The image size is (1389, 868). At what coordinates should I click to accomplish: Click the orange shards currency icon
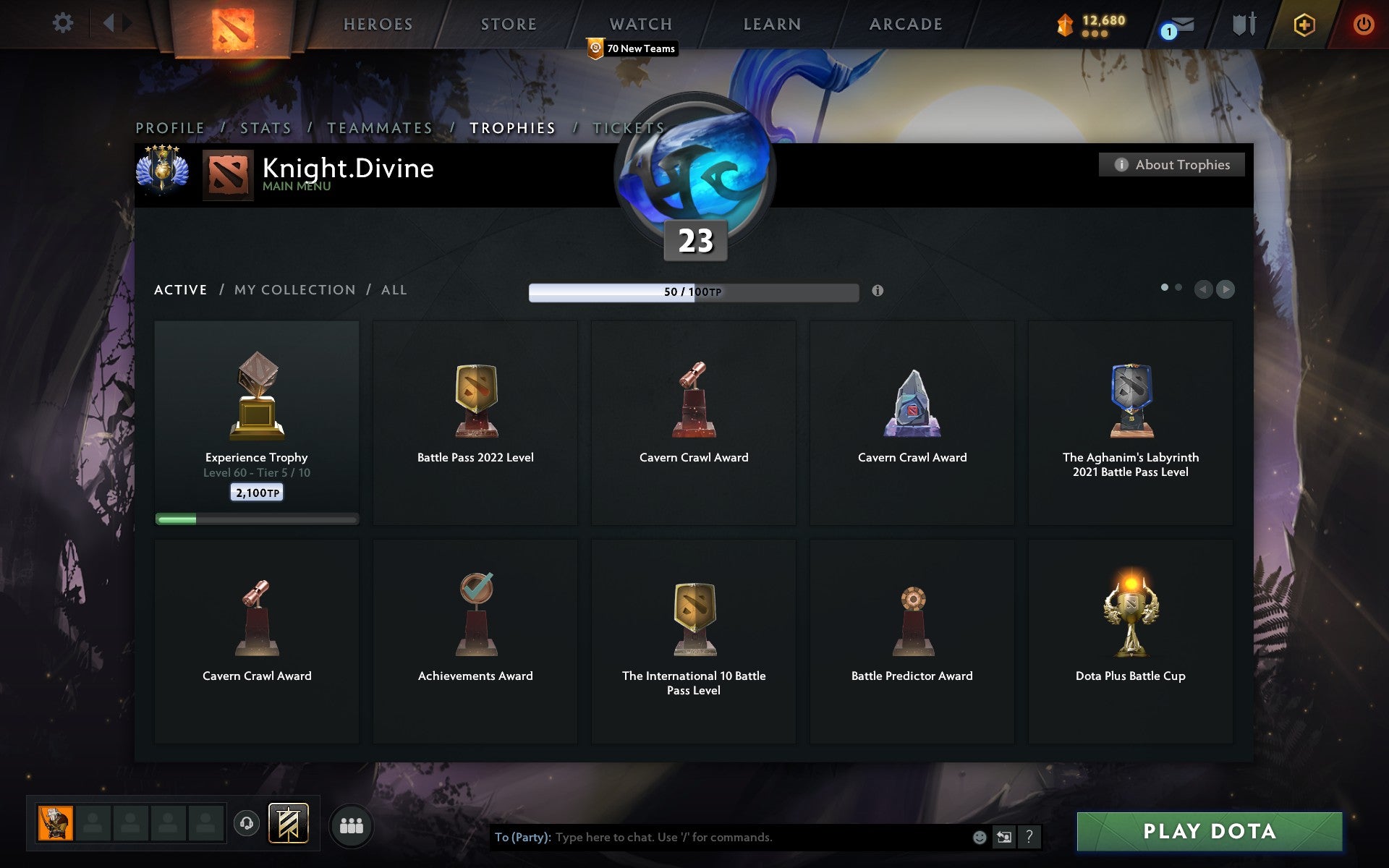[x=1064, y=23]
